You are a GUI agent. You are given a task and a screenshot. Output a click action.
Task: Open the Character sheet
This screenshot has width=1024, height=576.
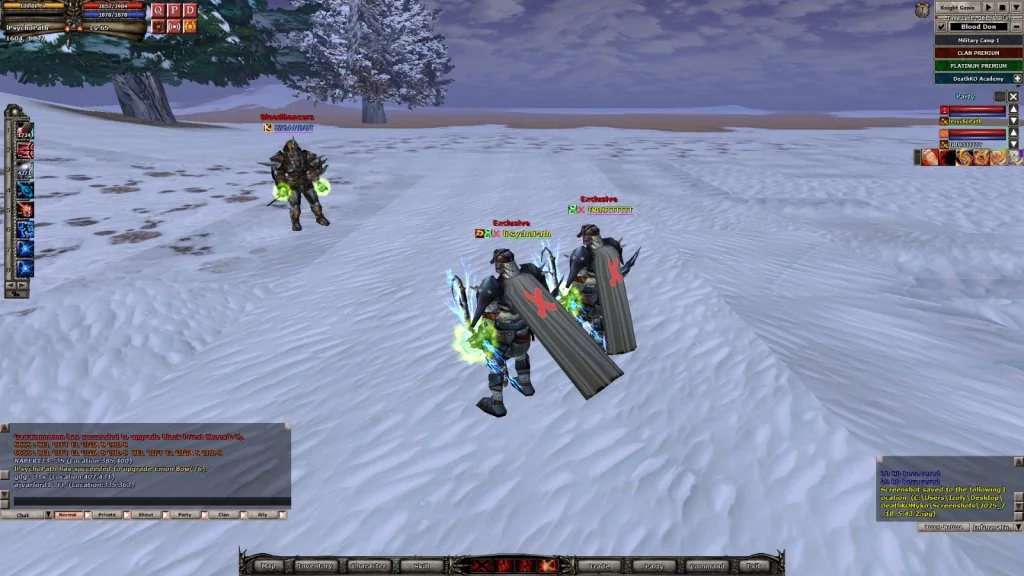(x=367, y=566)
